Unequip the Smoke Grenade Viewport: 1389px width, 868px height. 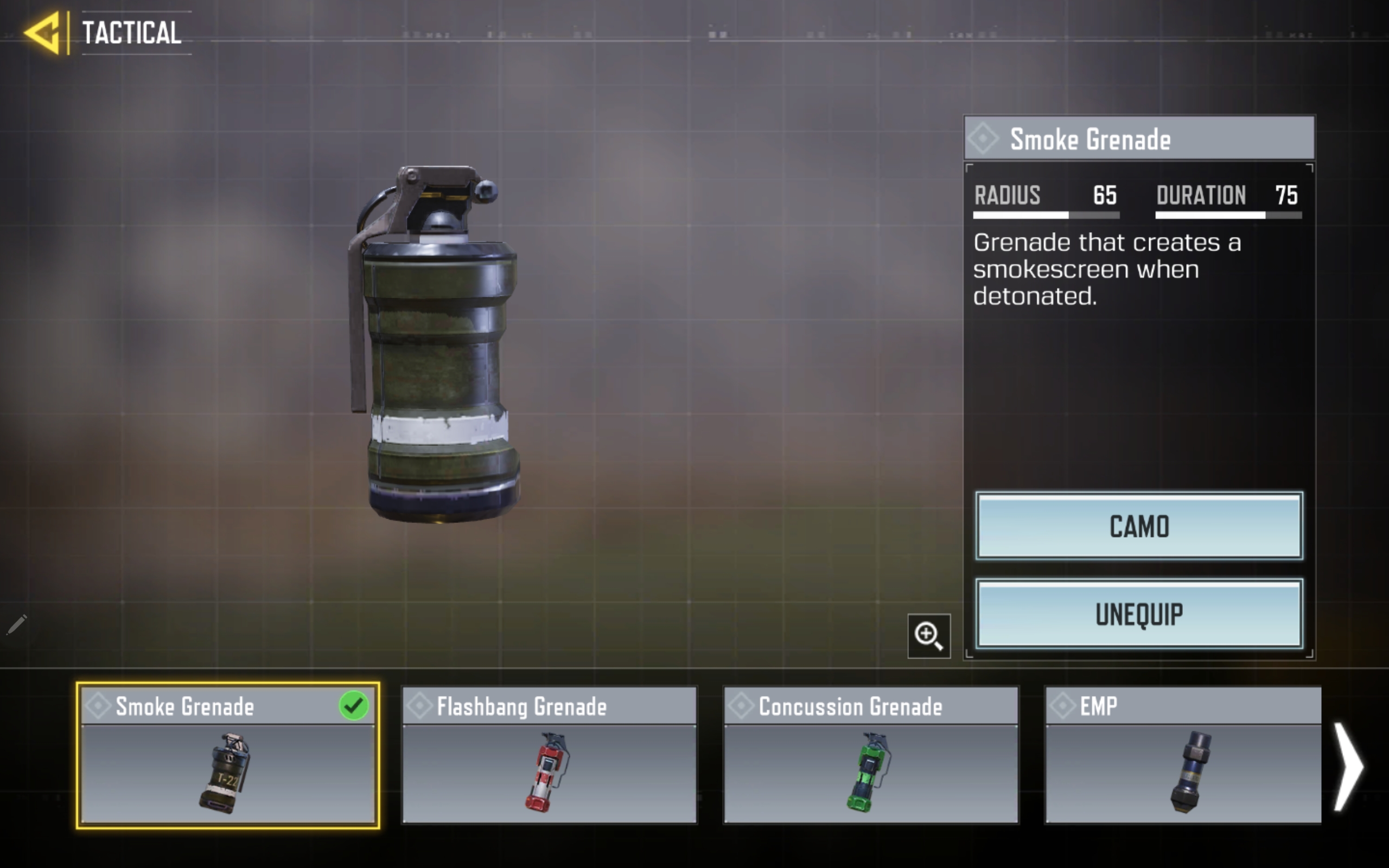(1139, 614)
